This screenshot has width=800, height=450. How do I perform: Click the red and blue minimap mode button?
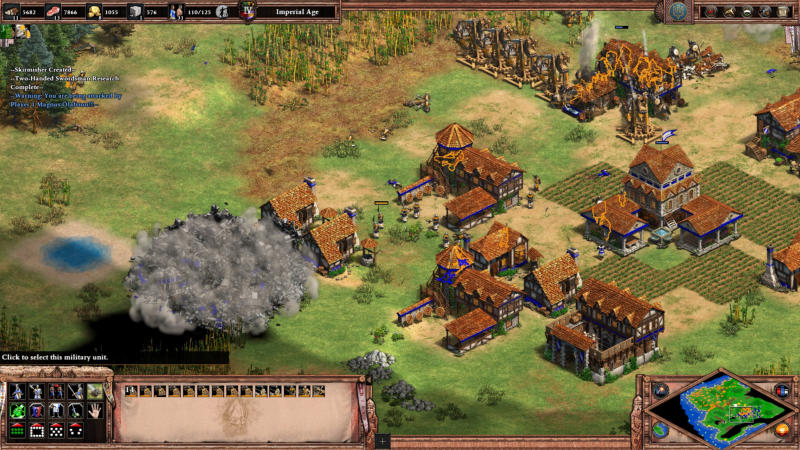[x=781, y=389]
